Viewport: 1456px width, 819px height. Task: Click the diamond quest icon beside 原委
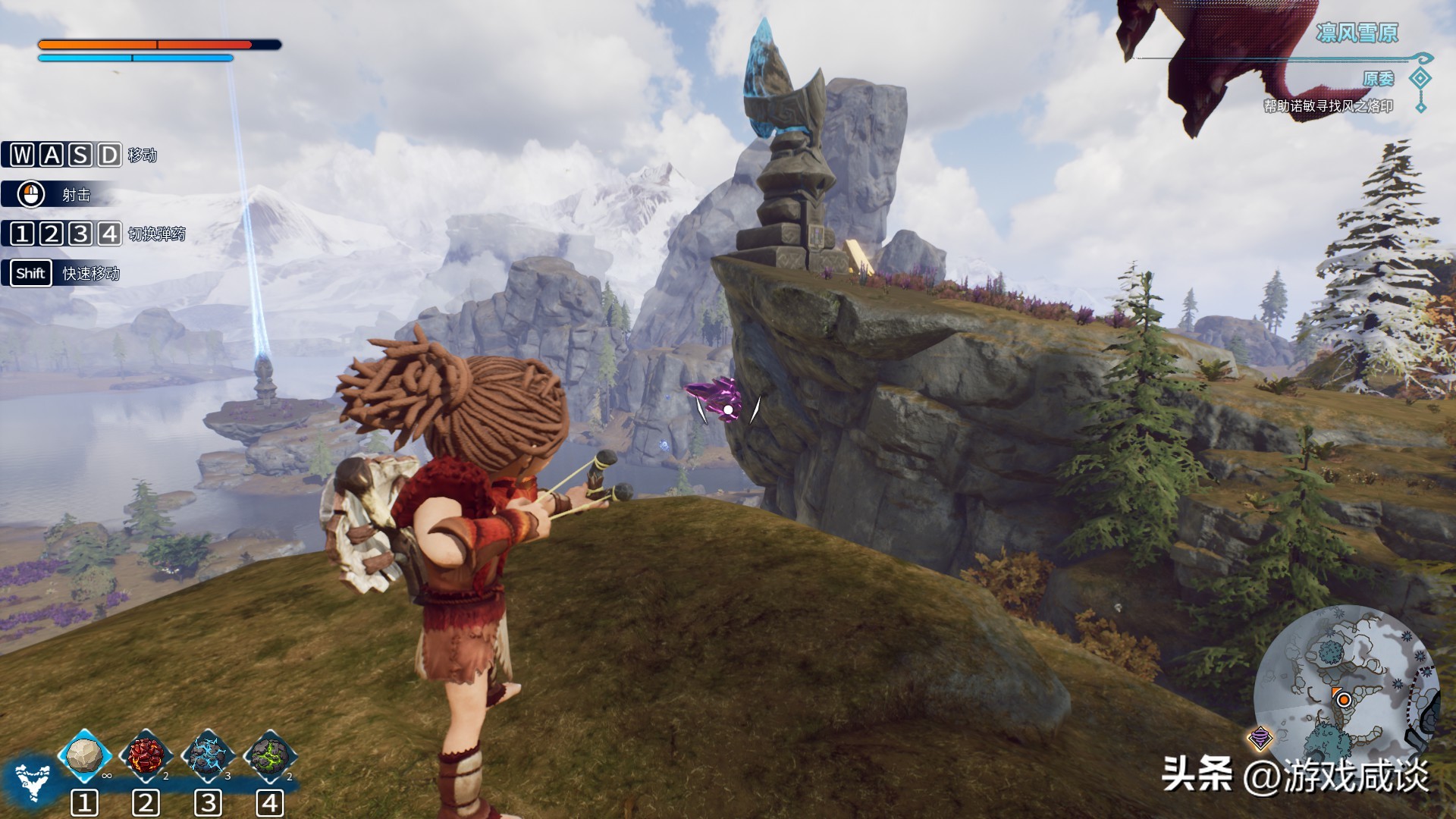[1420, 78]
